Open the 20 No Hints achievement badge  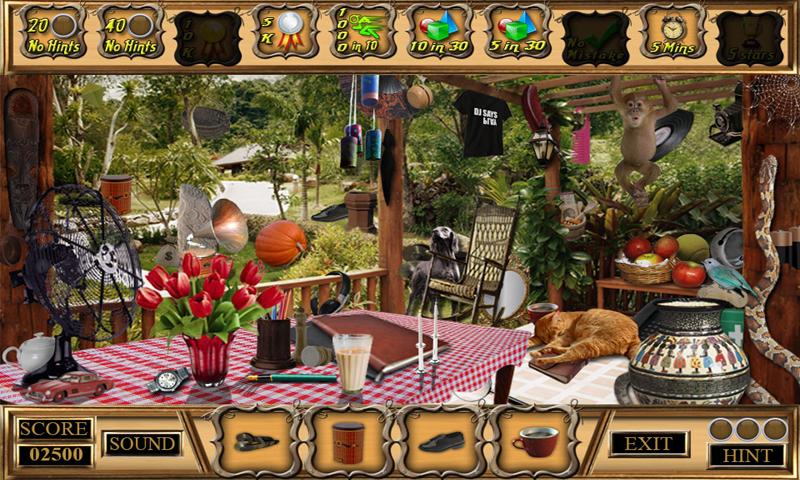pos(53,34)
